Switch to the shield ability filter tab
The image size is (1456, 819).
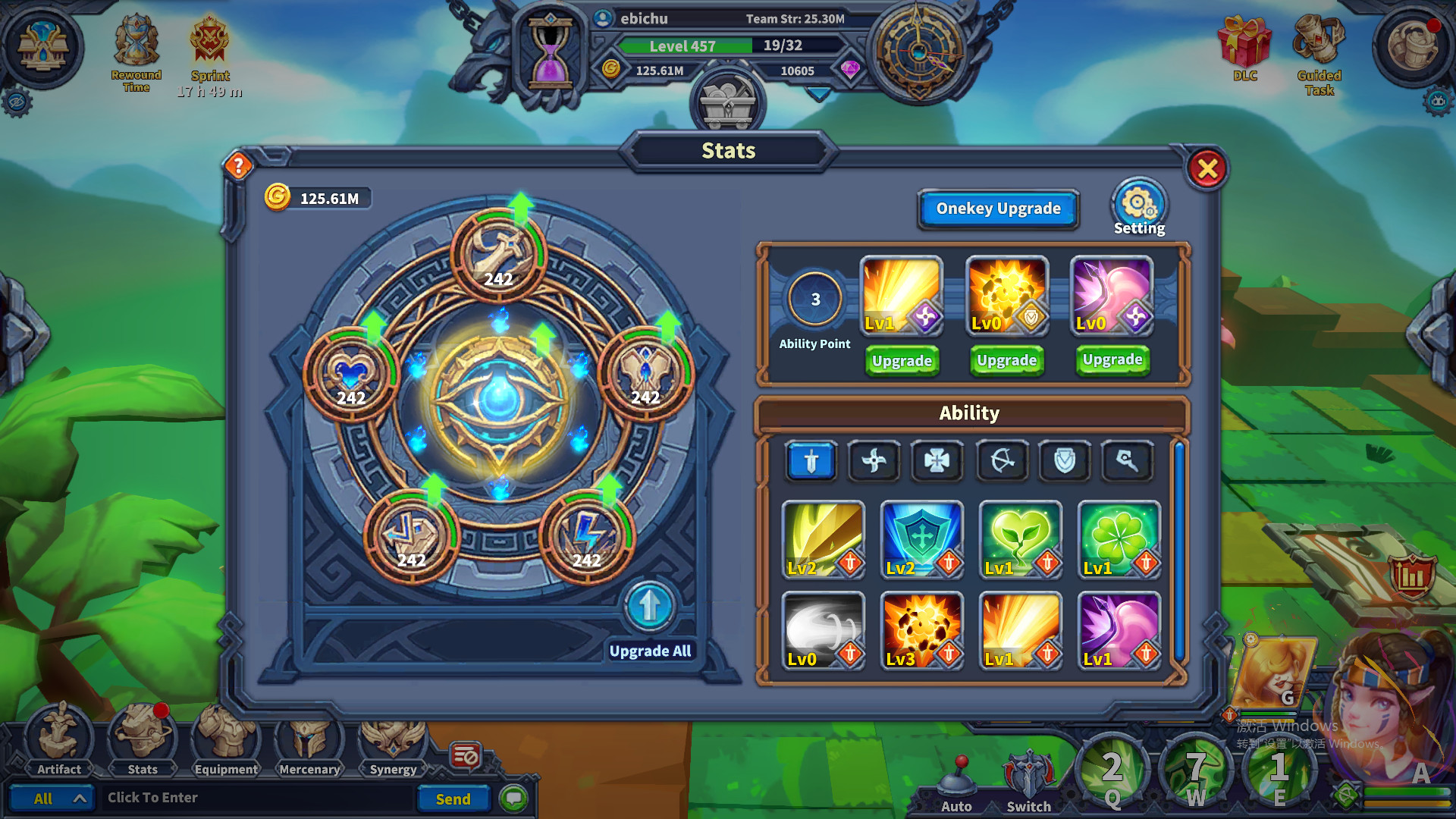click(1064, 460)
